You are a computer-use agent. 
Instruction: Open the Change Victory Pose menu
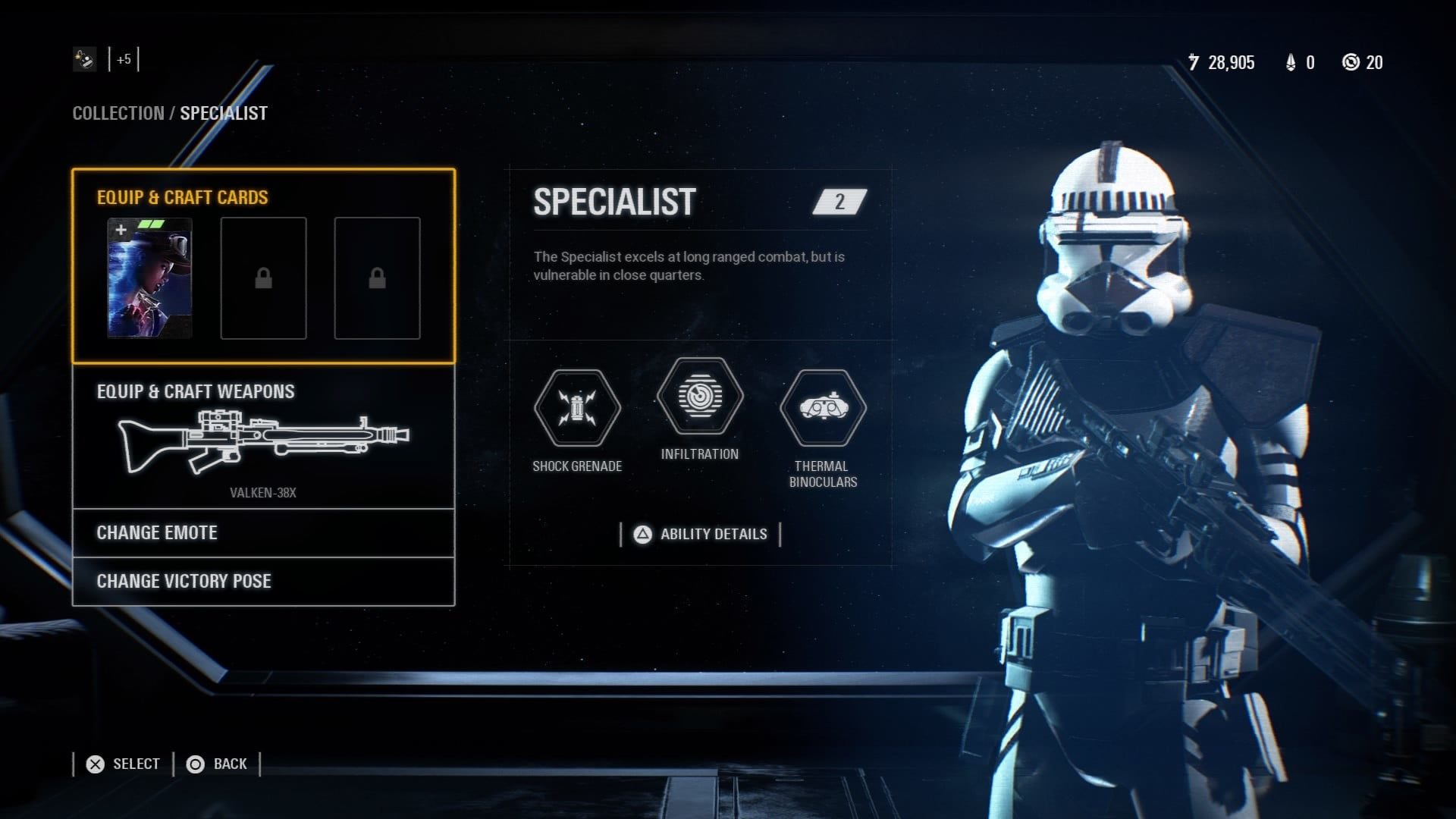pos(263,582)
